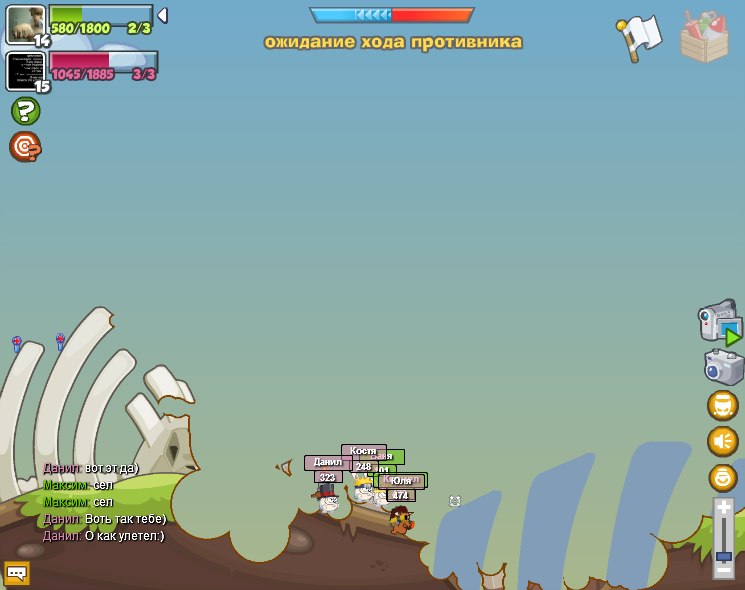Image resolution: width=745 pixels, height=590 pixels.
Task: Click the orange target hint button
Action: (25, 147)
